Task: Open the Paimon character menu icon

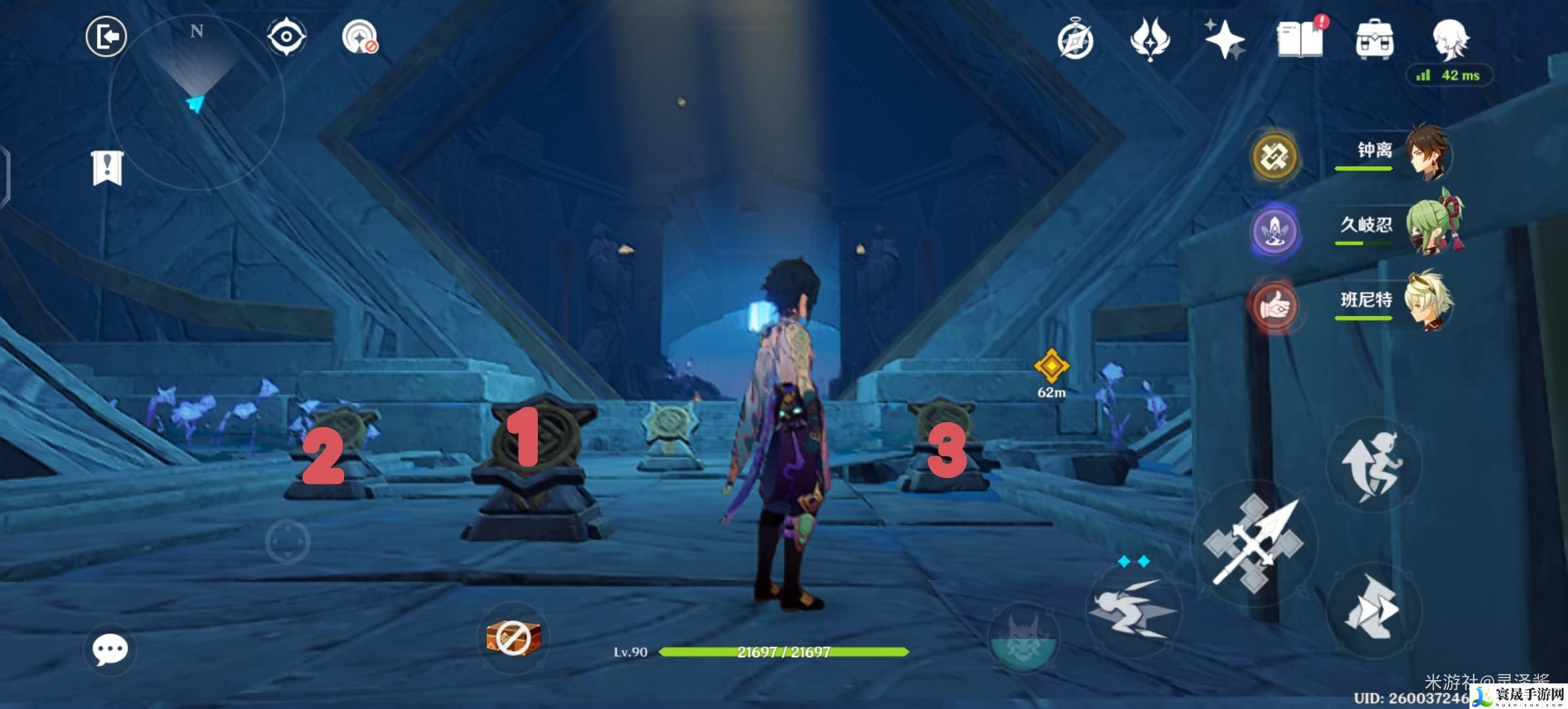Action: coord(1450,38)
